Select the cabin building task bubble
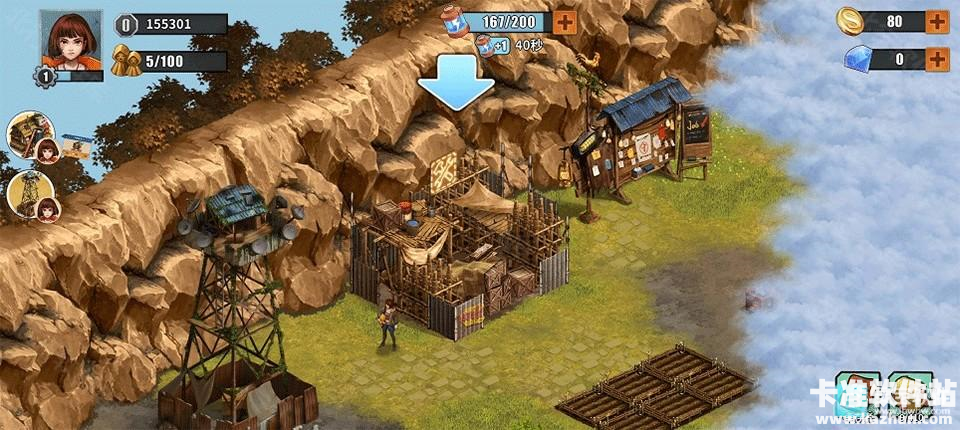This screenshot has height=430, width=960. pyautogui.click(x=31, y=134)
